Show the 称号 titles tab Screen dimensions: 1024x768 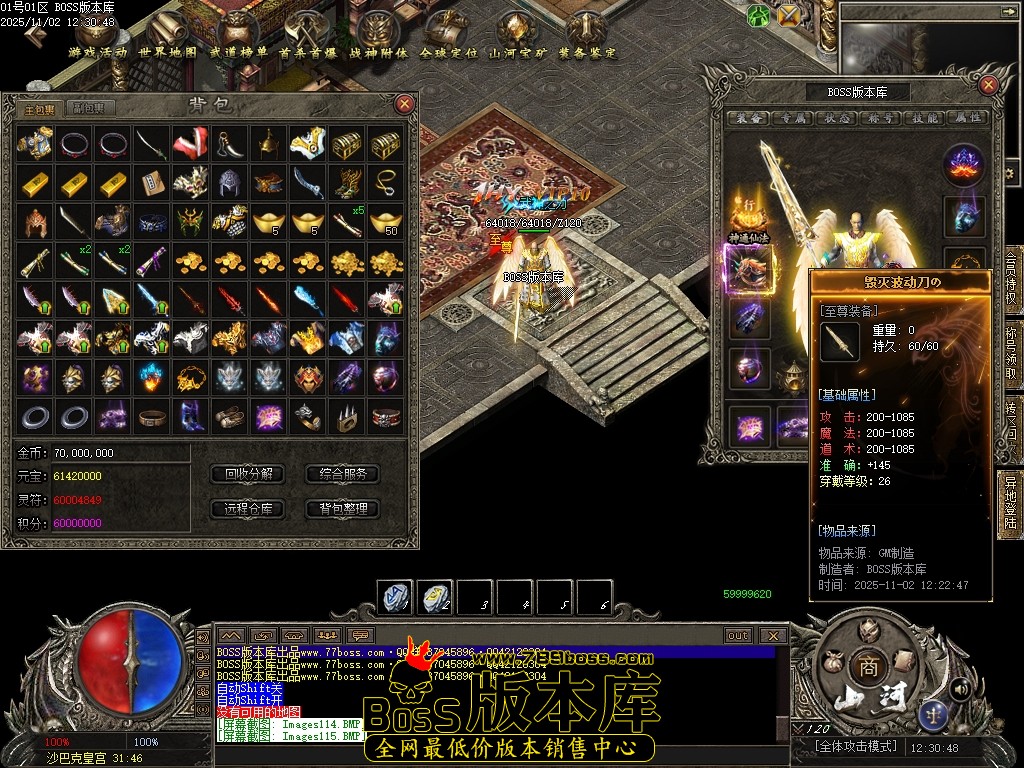(881, 118)
